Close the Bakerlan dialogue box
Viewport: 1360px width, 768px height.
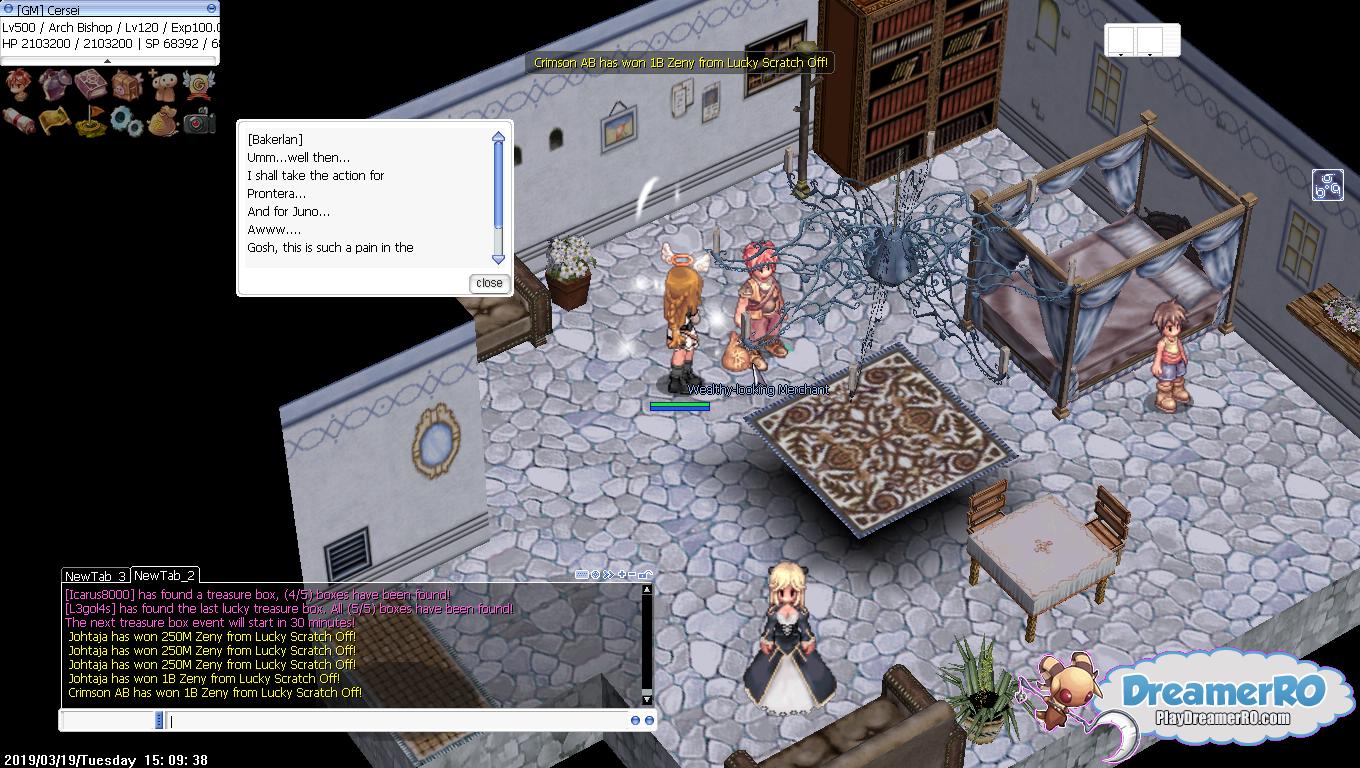point(489,283)
